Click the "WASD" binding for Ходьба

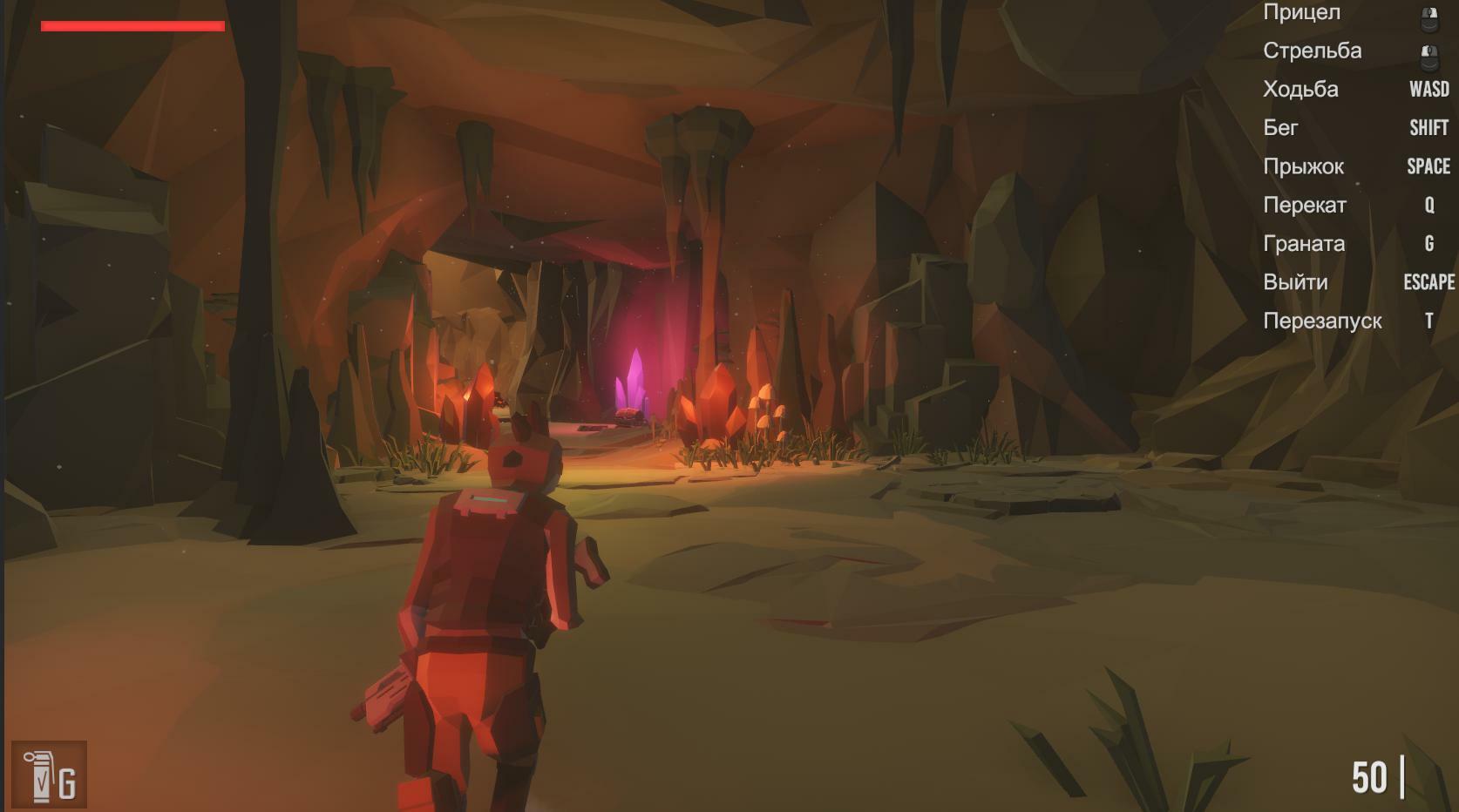coord(1428,89)
